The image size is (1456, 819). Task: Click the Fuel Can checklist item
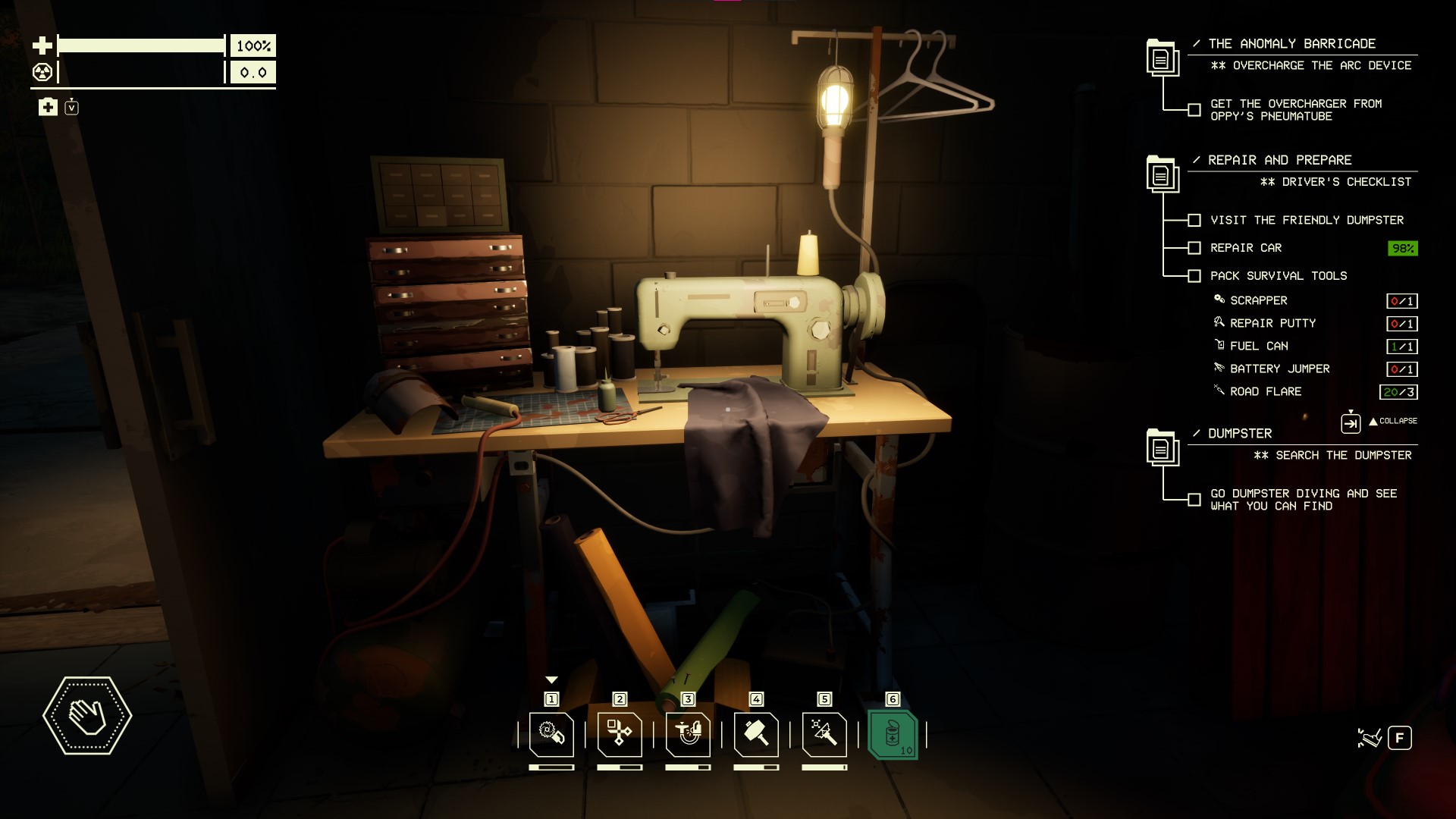click(1258, 346)
